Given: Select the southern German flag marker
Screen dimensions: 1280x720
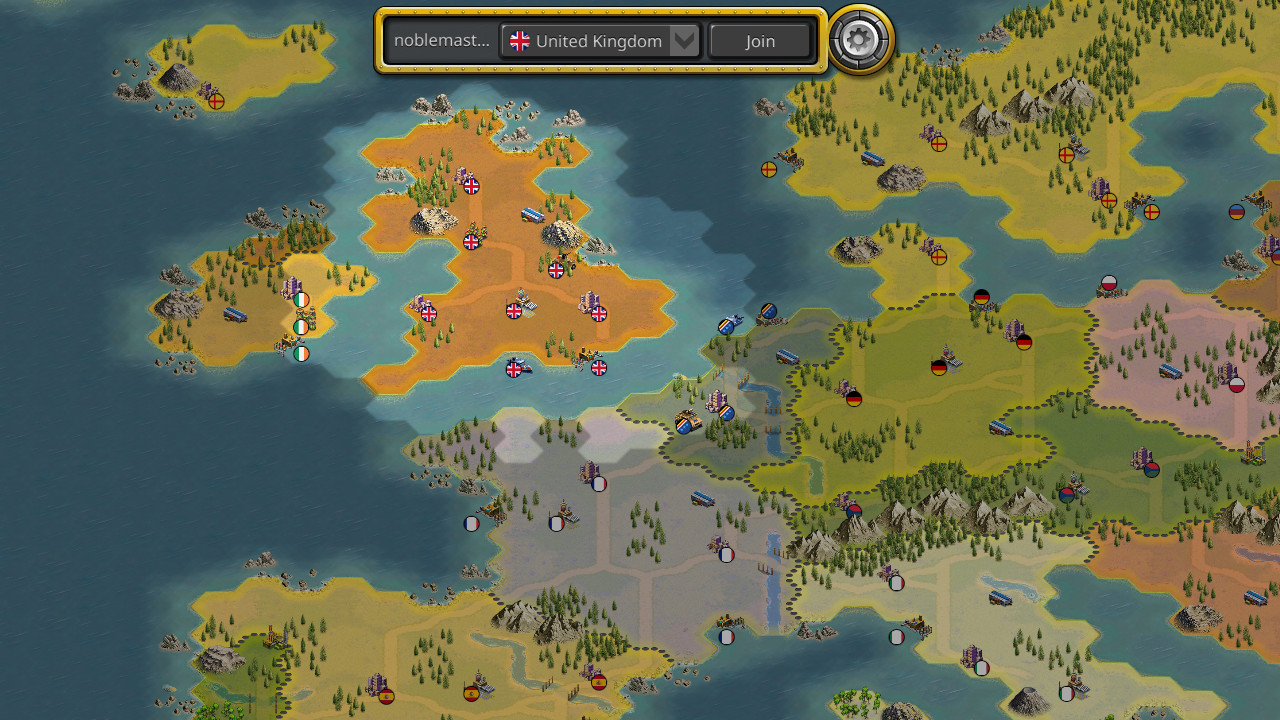Looking at the screenshot, I should (853, 400).
